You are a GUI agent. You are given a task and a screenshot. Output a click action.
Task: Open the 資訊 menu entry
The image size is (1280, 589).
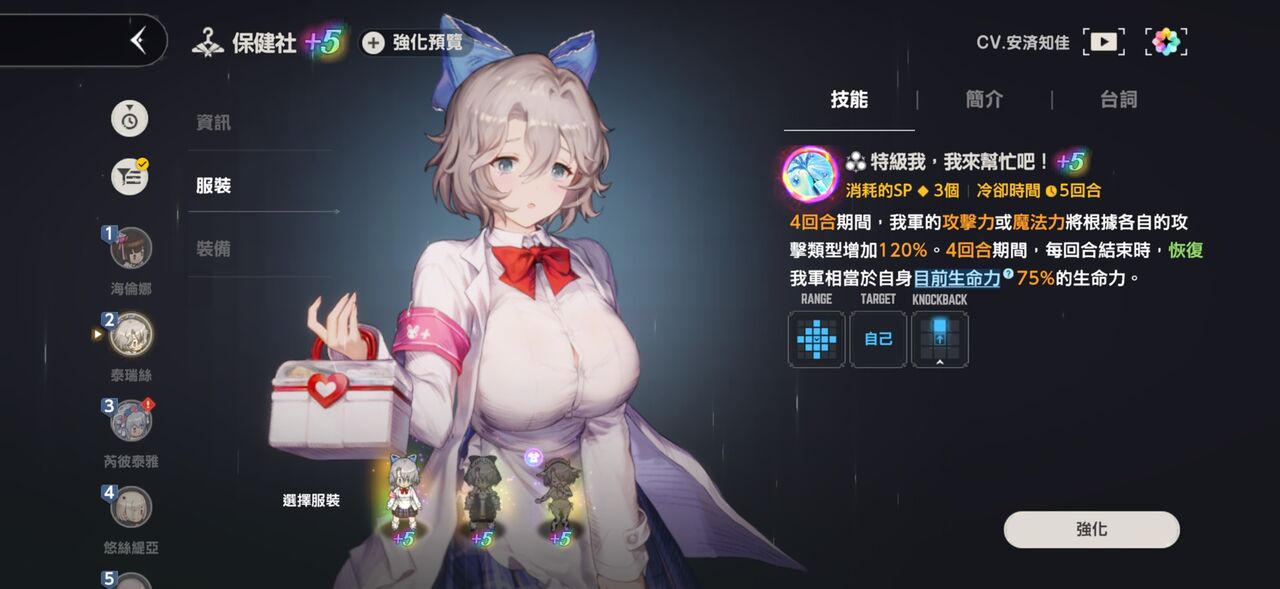214,123
